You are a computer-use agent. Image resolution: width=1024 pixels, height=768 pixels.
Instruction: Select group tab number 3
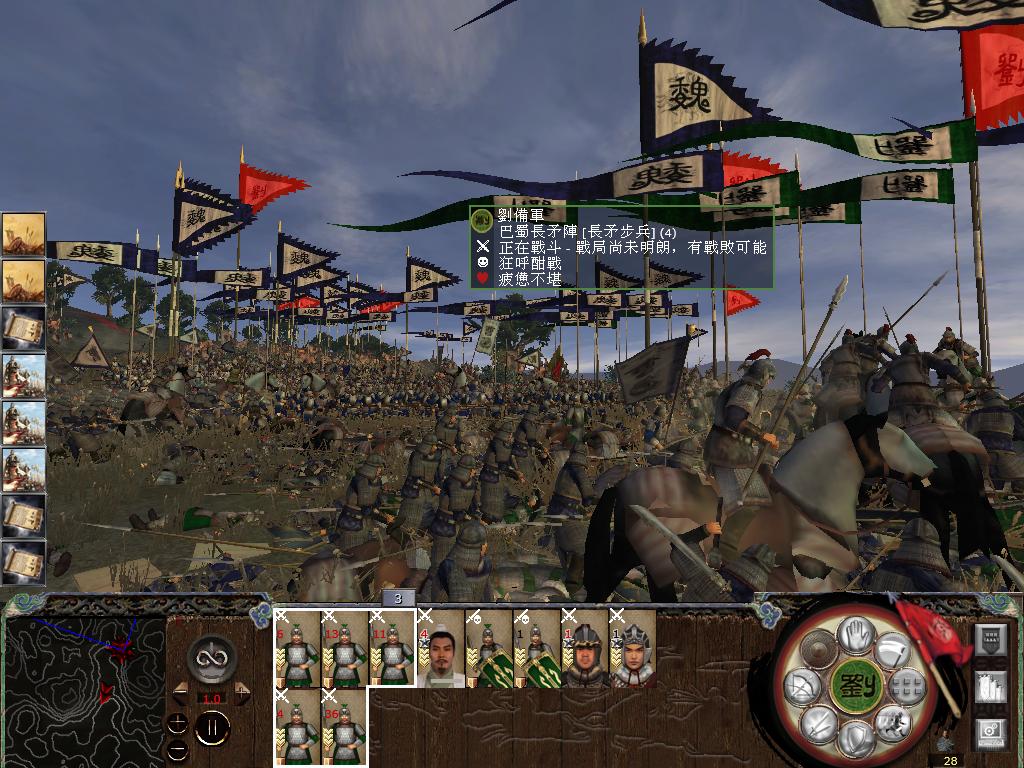(x=398, y=598)
